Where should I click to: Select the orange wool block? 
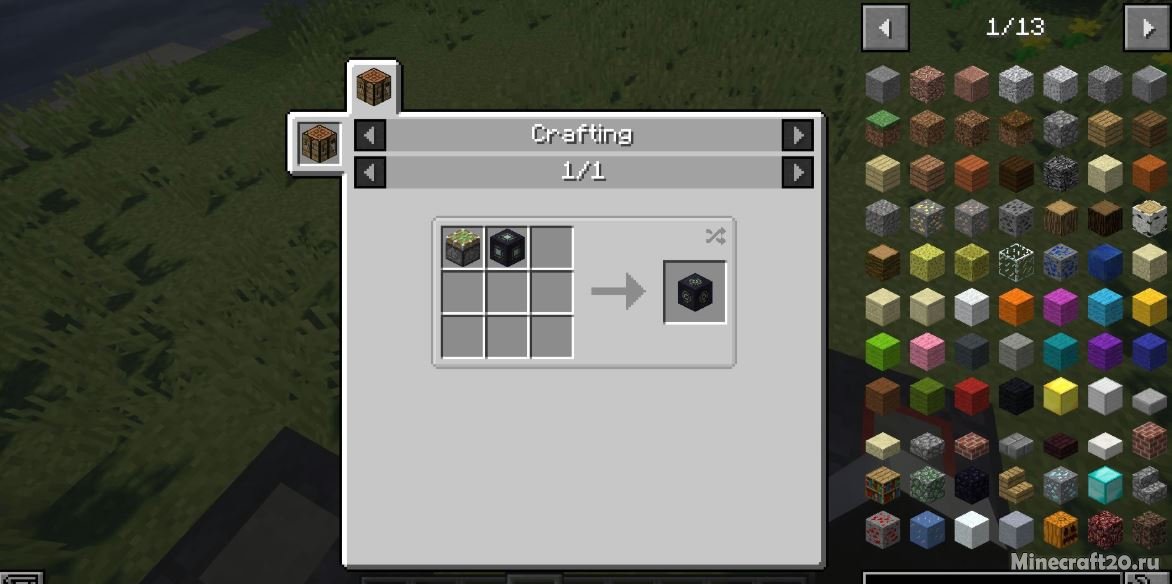point(1016,306)
